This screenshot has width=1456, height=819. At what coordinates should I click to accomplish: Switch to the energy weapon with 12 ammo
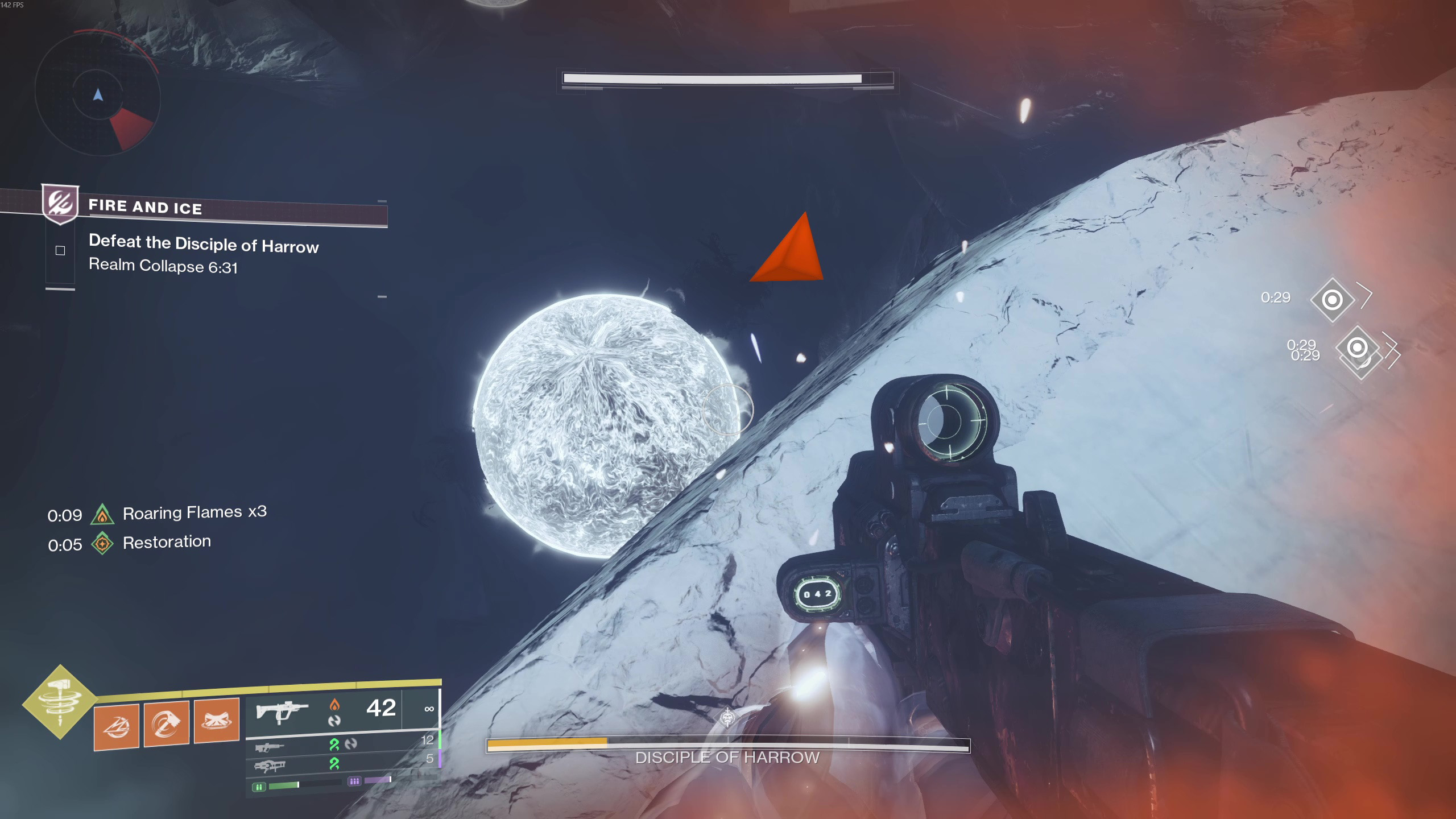point(269,747)
